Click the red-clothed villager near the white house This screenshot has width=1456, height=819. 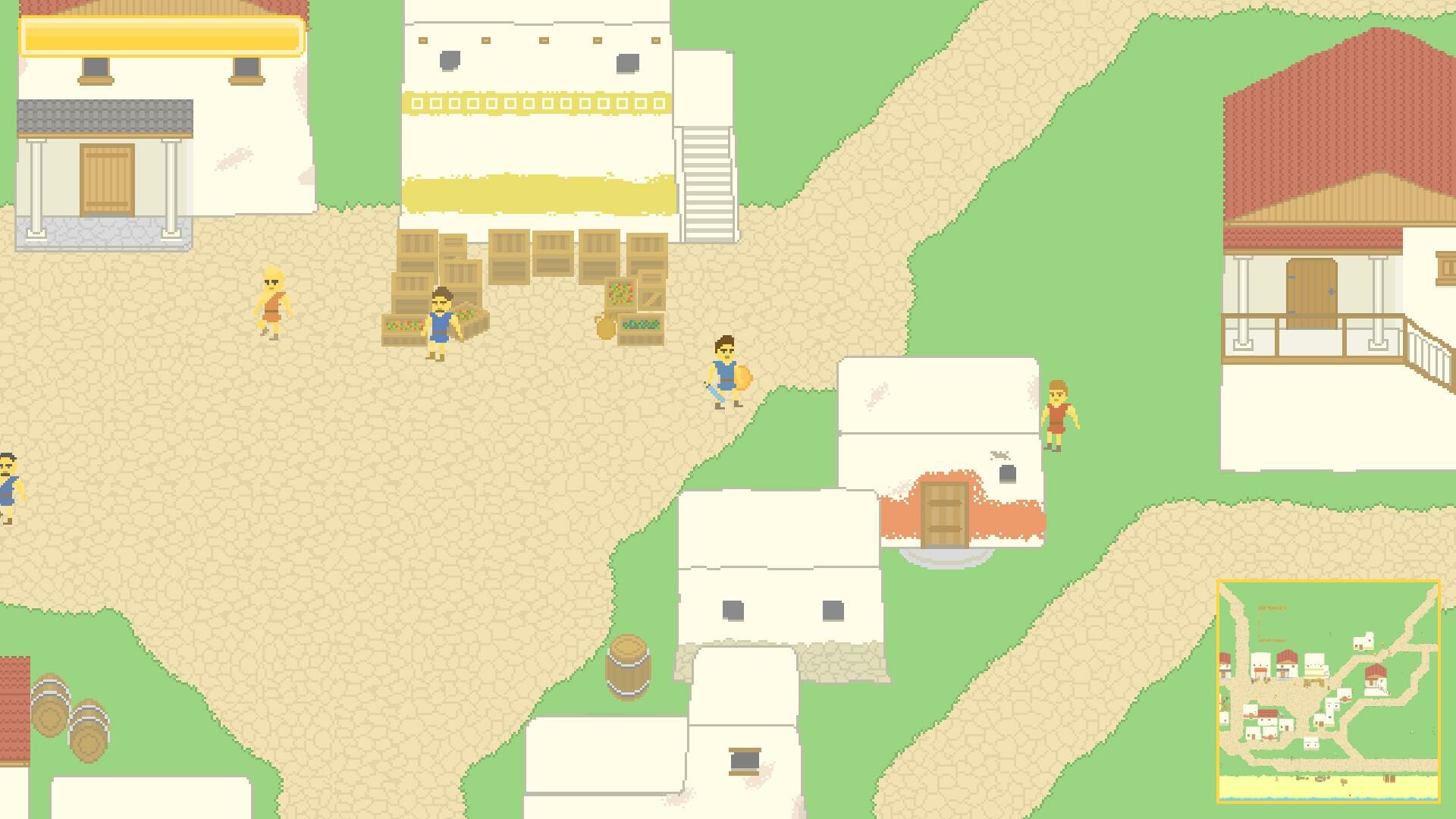pos(1059,413)
